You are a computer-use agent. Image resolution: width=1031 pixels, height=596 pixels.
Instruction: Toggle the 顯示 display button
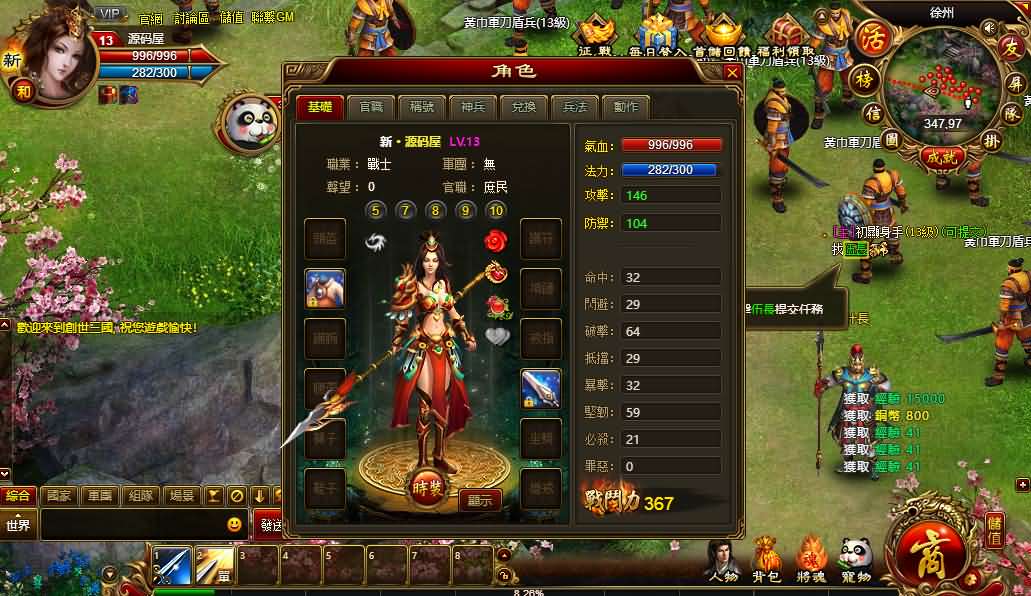coord(479,501)
